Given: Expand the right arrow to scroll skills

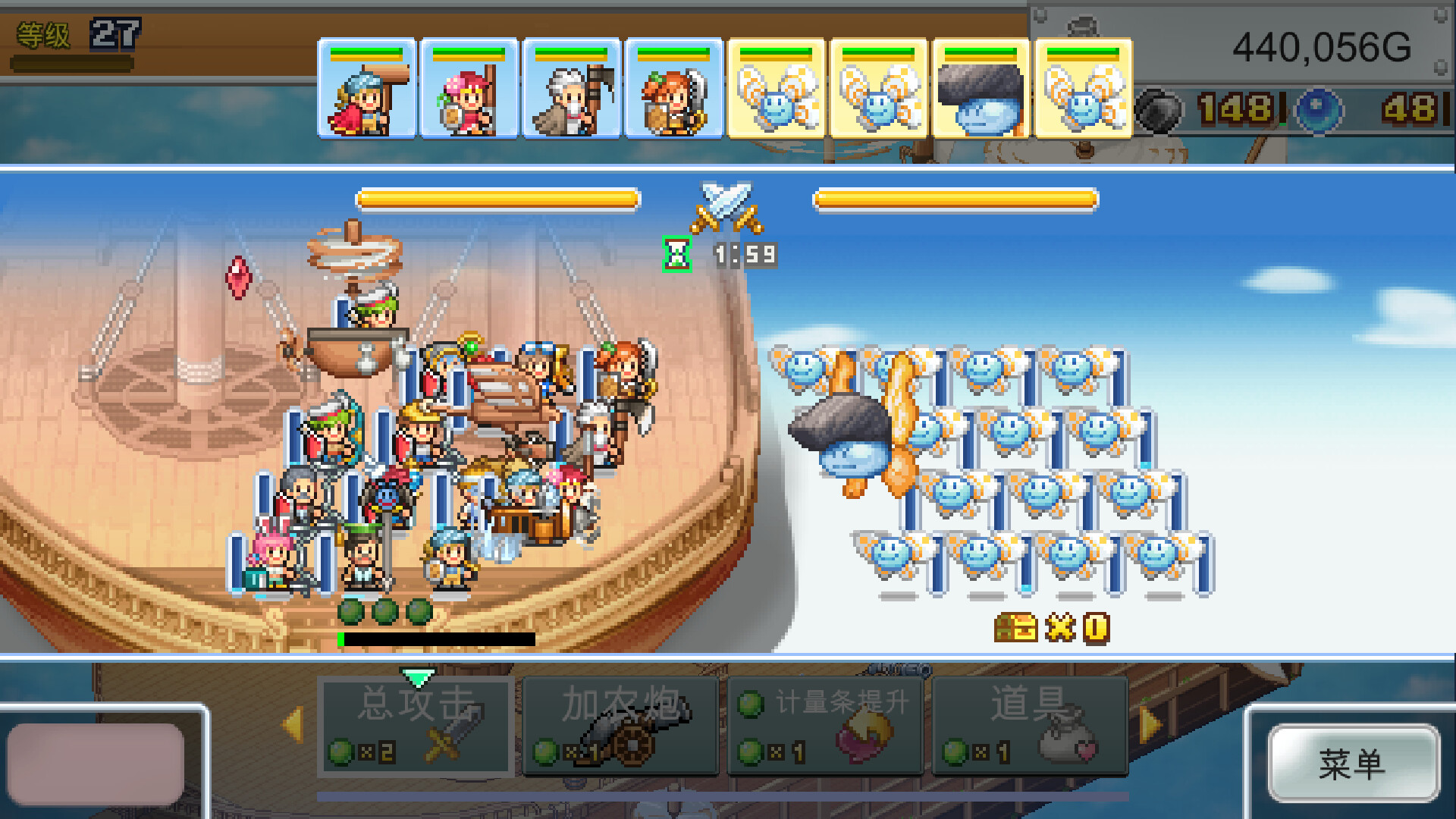Looking at the screenshot, I should (1150, 724).
